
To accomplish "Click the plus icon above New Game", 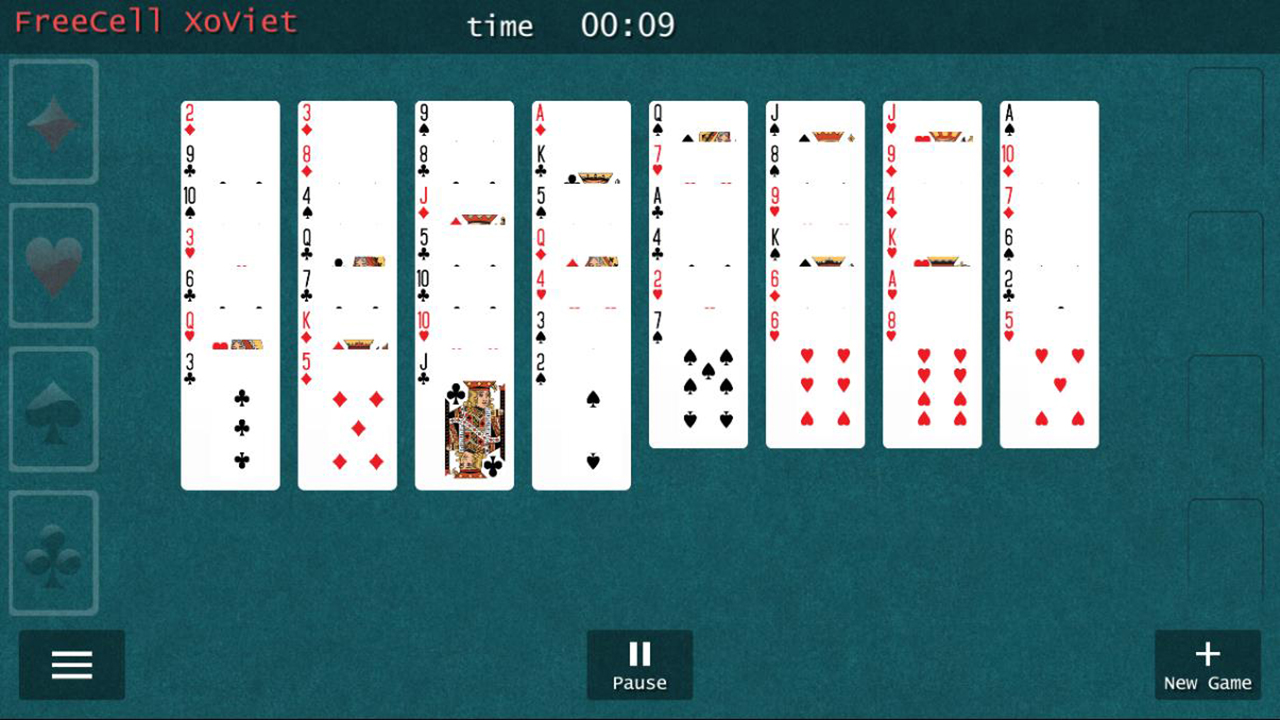I will click(1207, 651).
